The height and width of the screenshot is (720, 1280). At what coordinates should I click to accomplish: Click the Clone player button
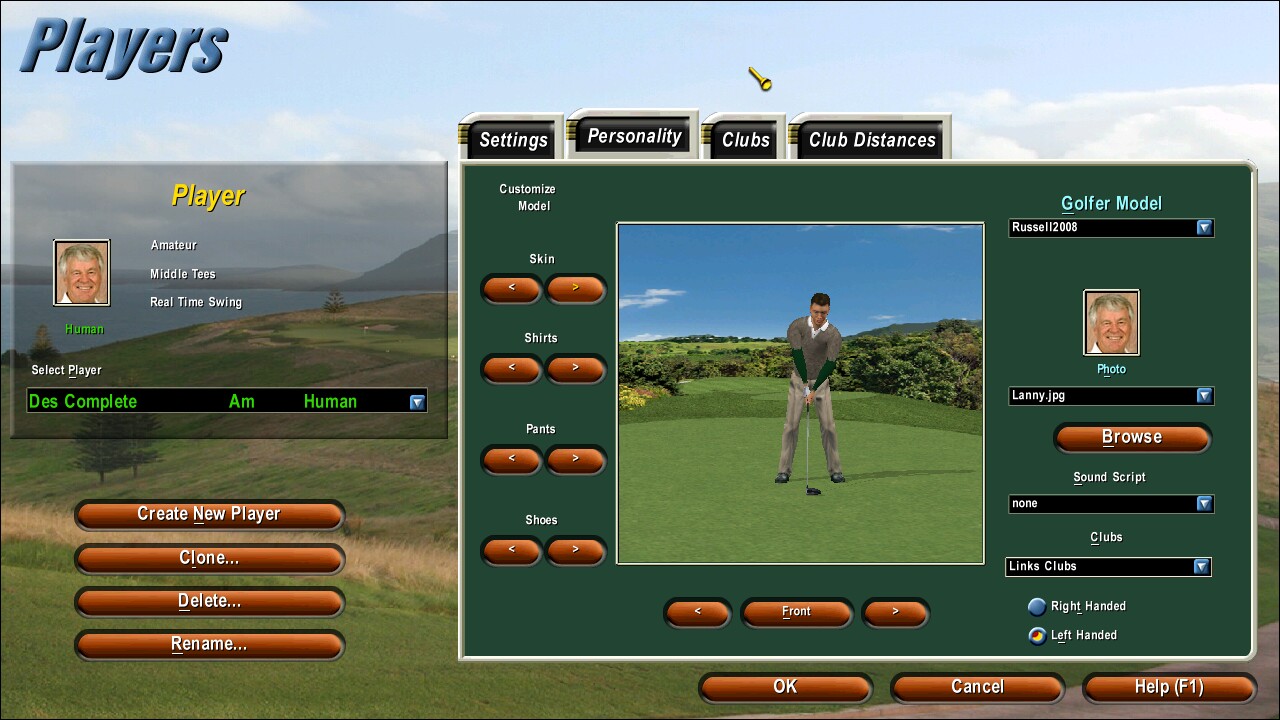(x=209, y=558)
